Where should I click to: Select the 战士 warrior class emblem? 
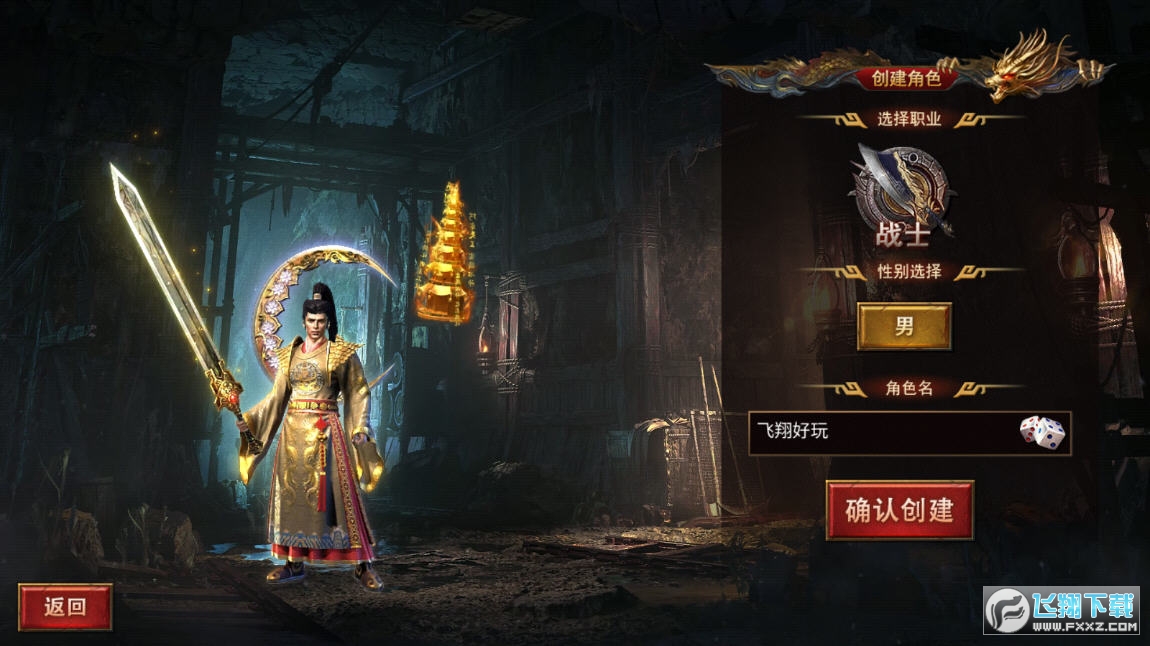point(902,188)
